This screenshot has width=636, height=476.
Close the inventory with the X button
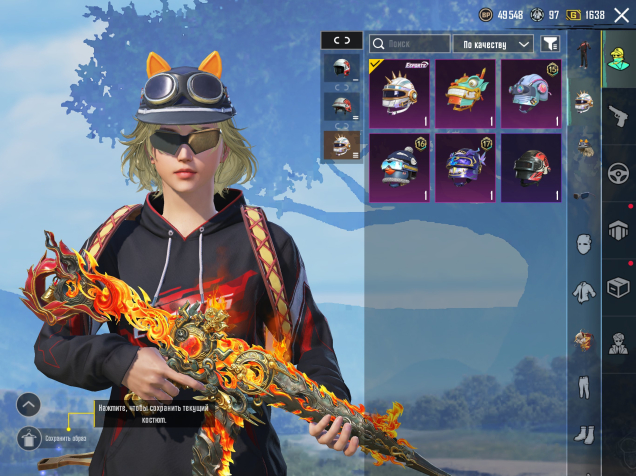[x=621, y=15]
